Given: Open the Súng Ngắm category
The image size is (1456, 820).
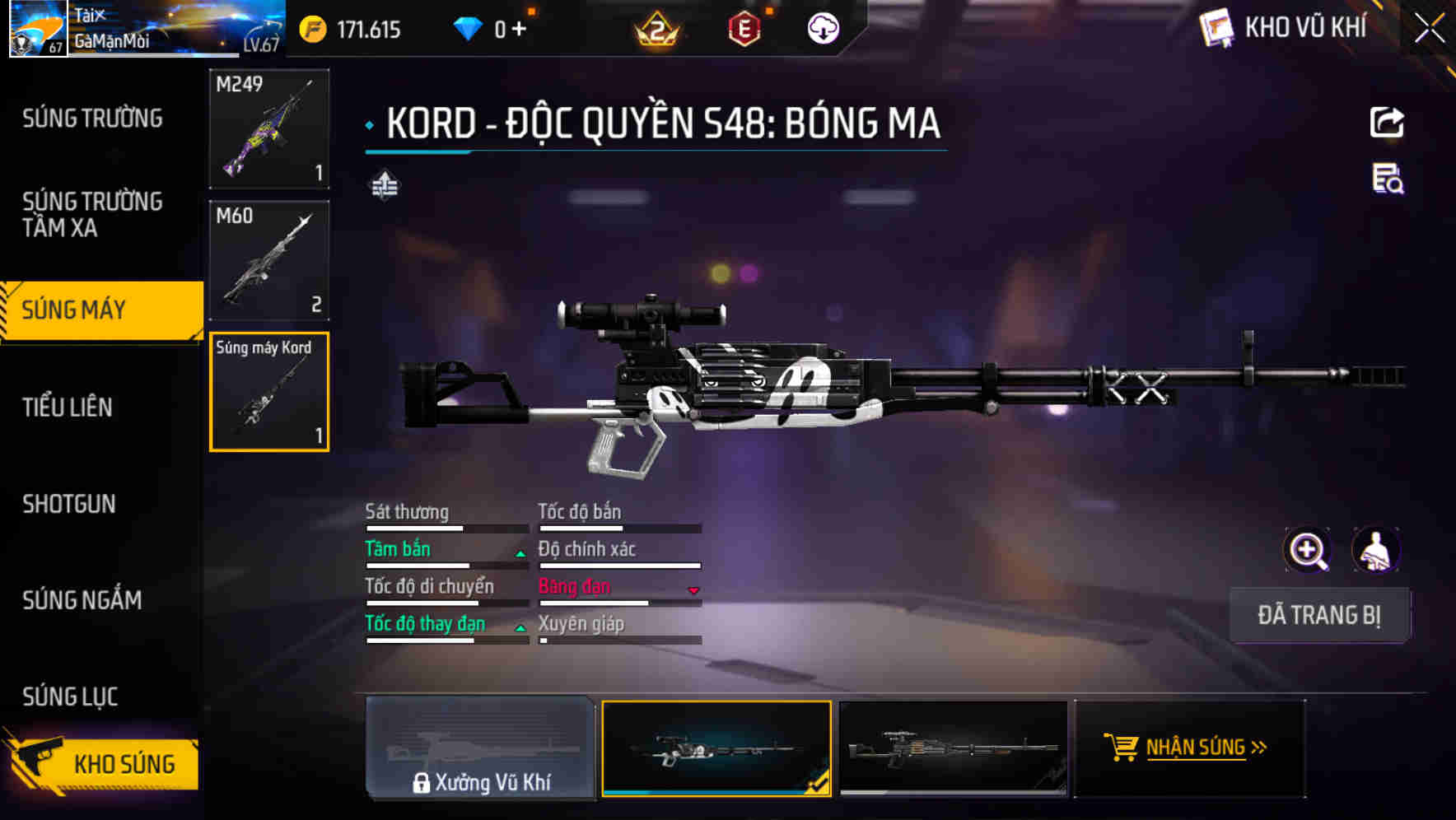Looking at the screenshot, I should click(82, 600).
